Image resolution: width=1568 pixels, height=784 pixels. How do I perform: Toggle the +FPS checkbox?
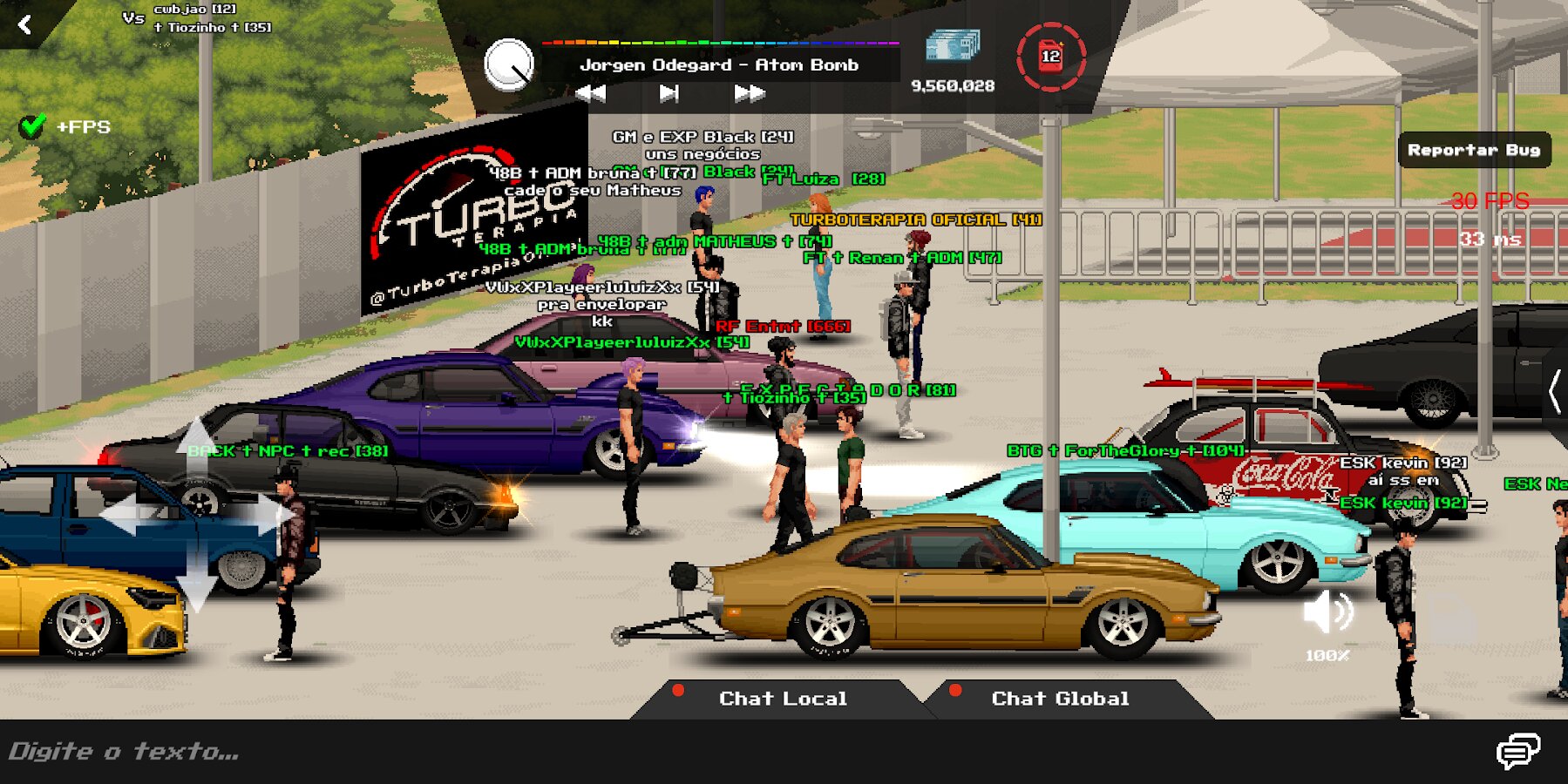tap(32, 127)
